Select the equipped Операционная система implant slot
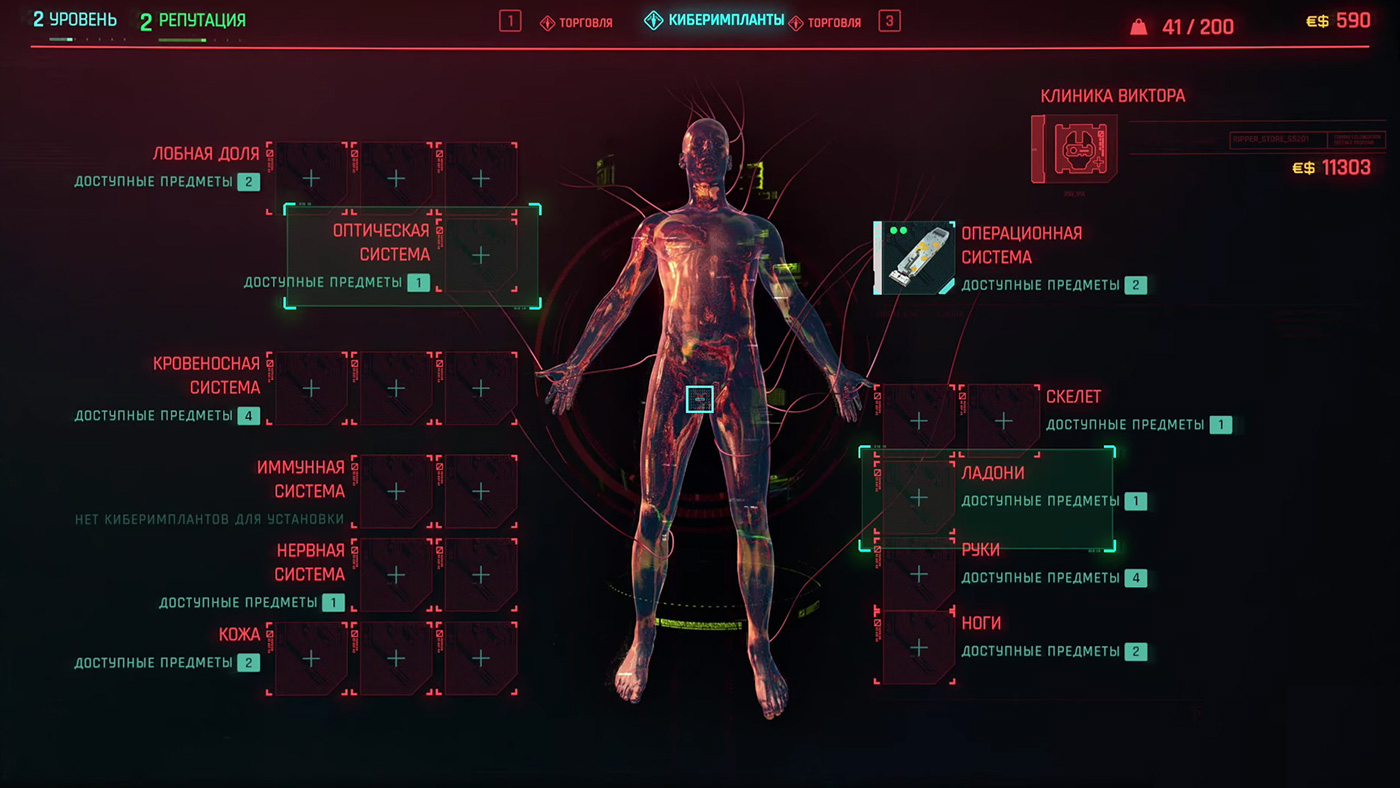 pyautogui.click(x=914, y=258)
